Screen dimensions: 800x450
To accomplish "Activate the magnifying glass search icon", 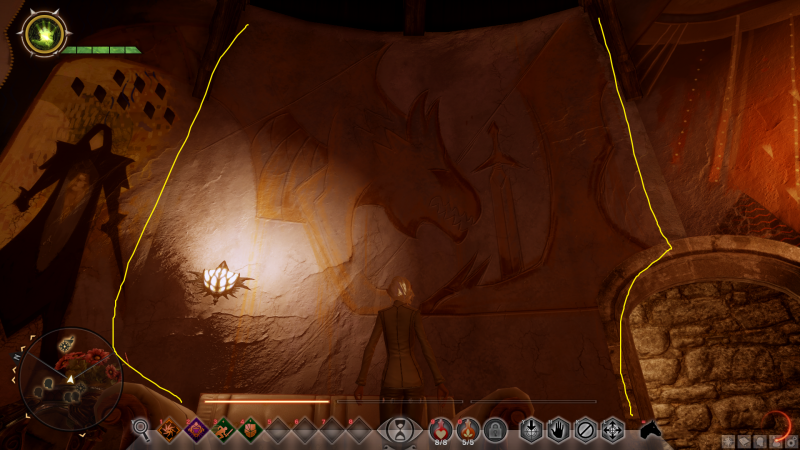I will pos(141,430).
